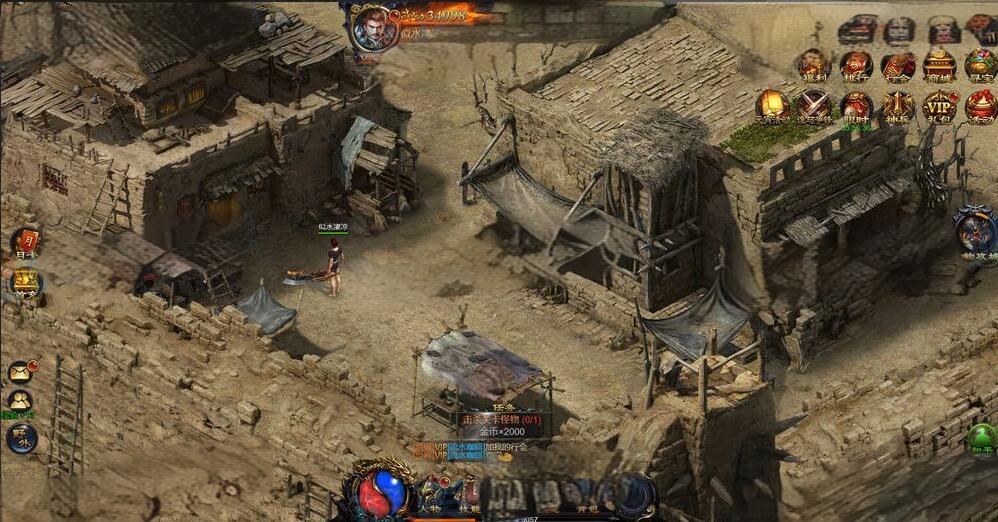The image size is (998, 522).
Task: Open the 月卡 monthly card
Action: pyautogui.click(x=26, y=243)
